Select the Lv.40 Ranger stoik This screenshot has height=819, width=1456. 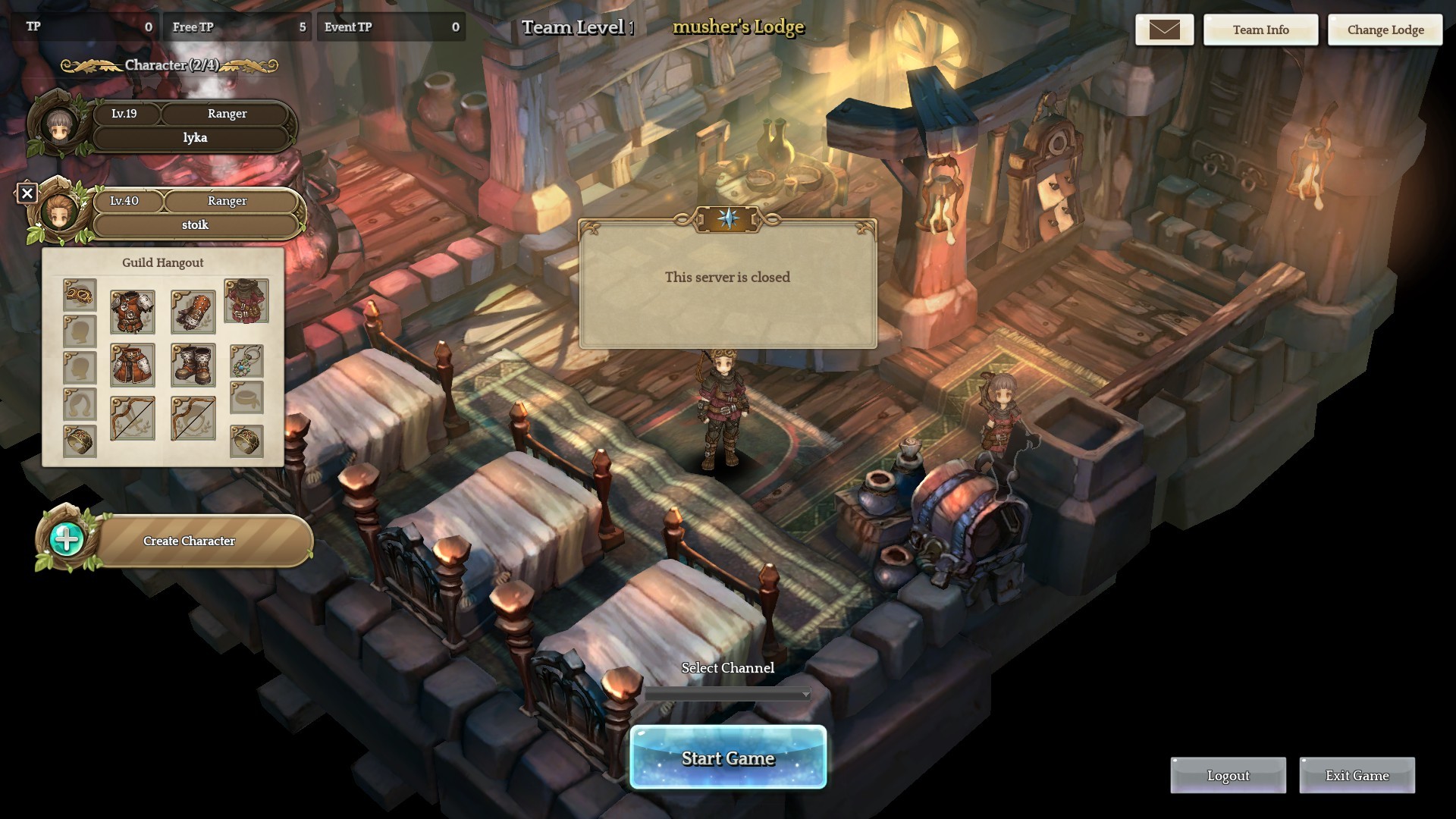194,213
